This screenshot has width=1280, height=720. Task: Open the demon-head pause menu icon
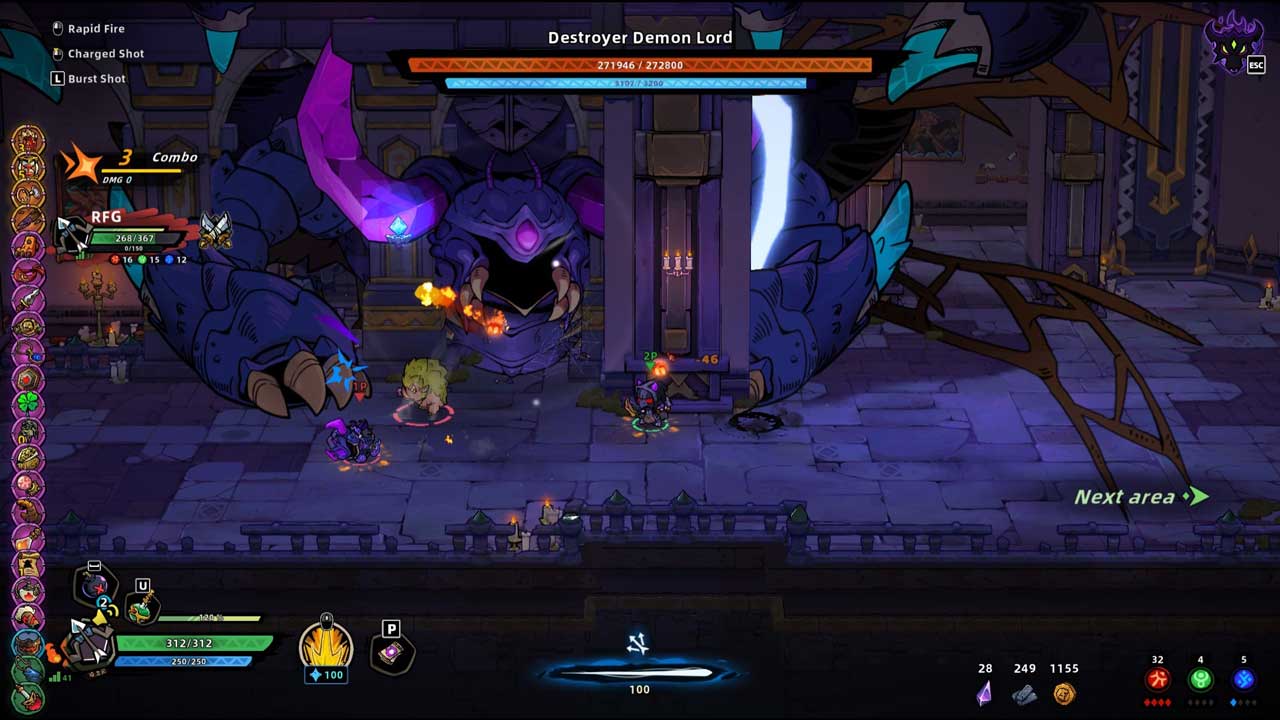click(1234, 42)
